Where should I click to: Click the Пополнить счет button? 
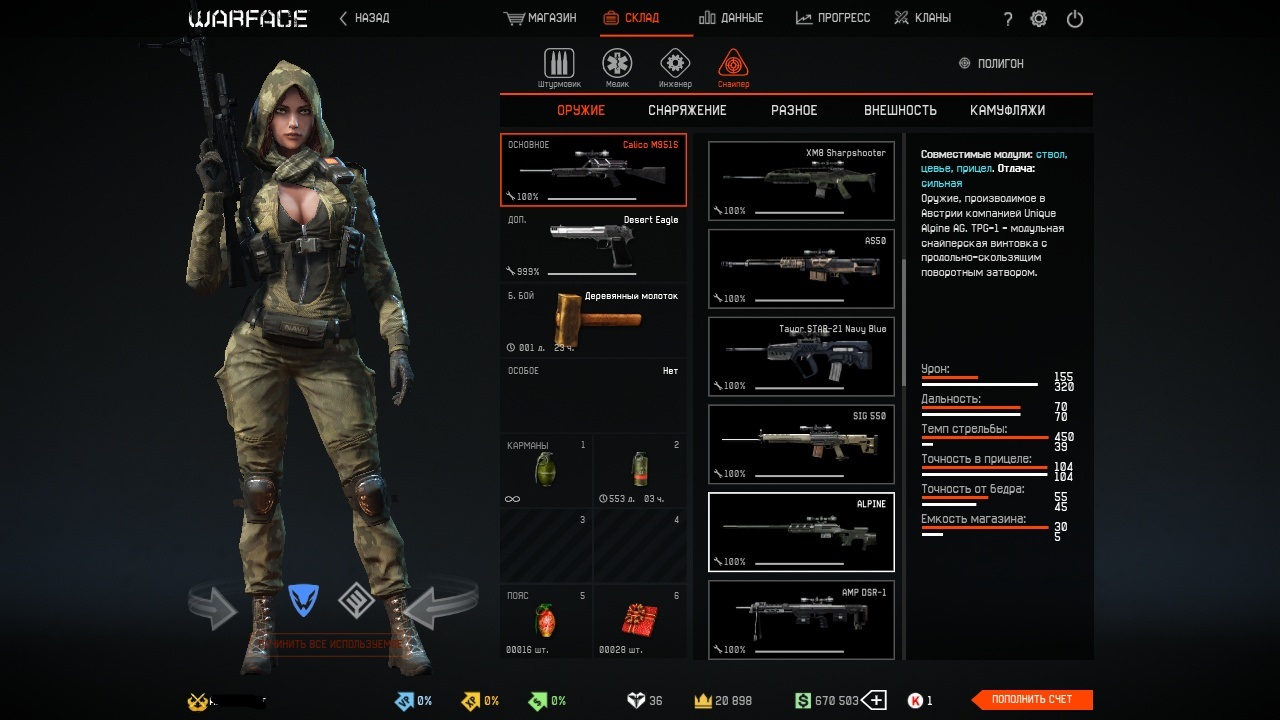tap(1032, 700)
